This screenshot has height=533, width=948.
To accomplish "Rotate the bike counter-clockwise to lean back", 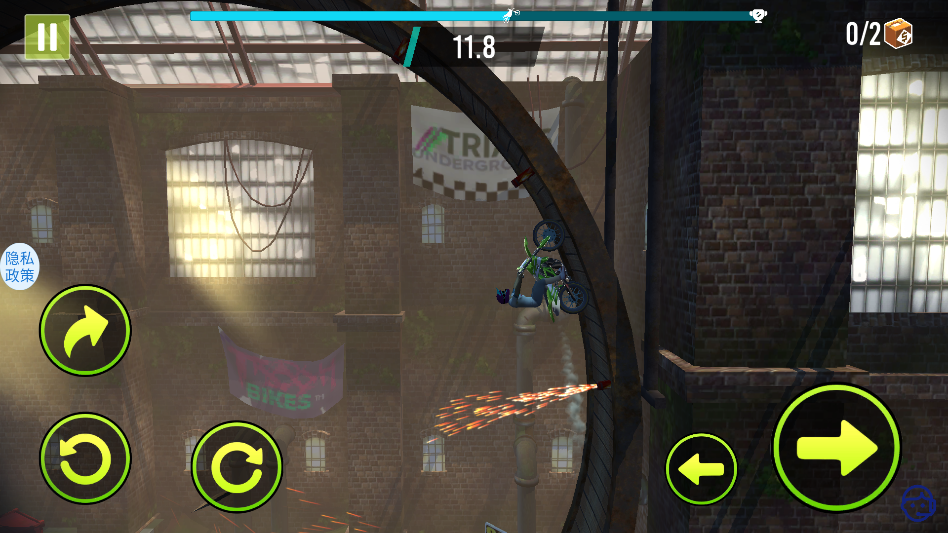I will click(x=85, y=458).
